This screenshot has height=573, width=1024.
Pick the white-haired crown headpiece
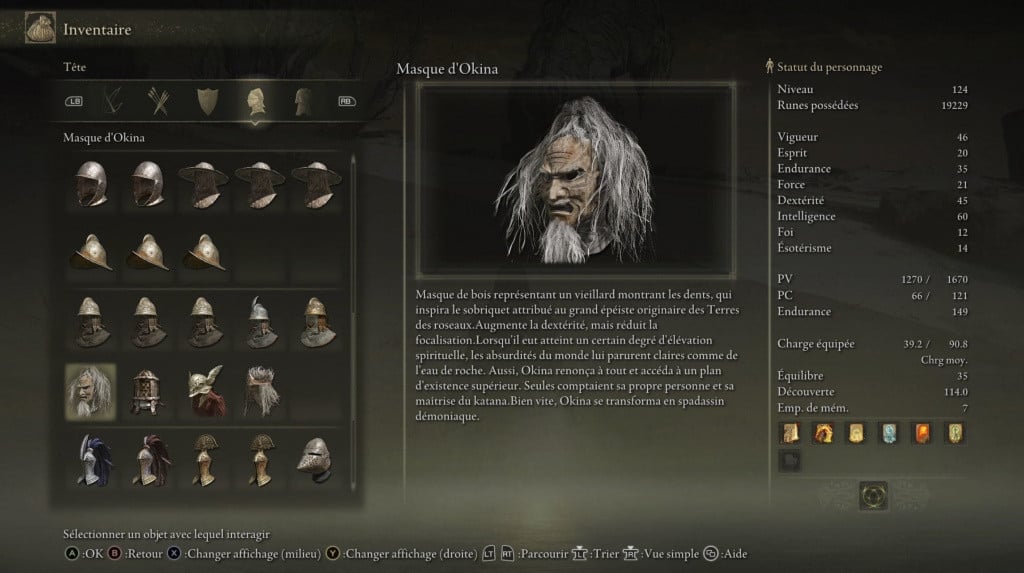click(259, 390)
